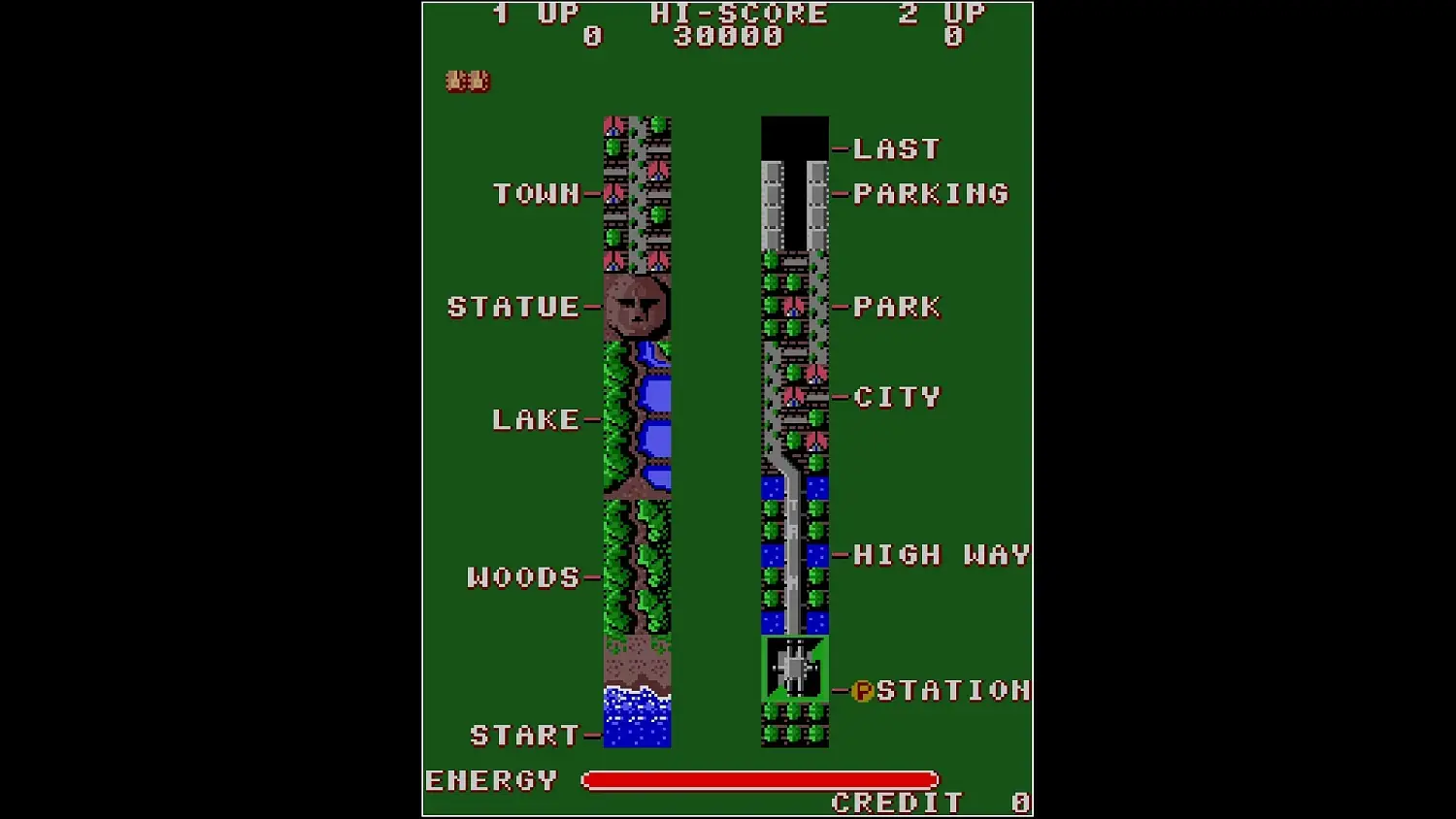Click the red ENERGY bar
Viewport: 1456px width, 819px height.
pos(757,779)
